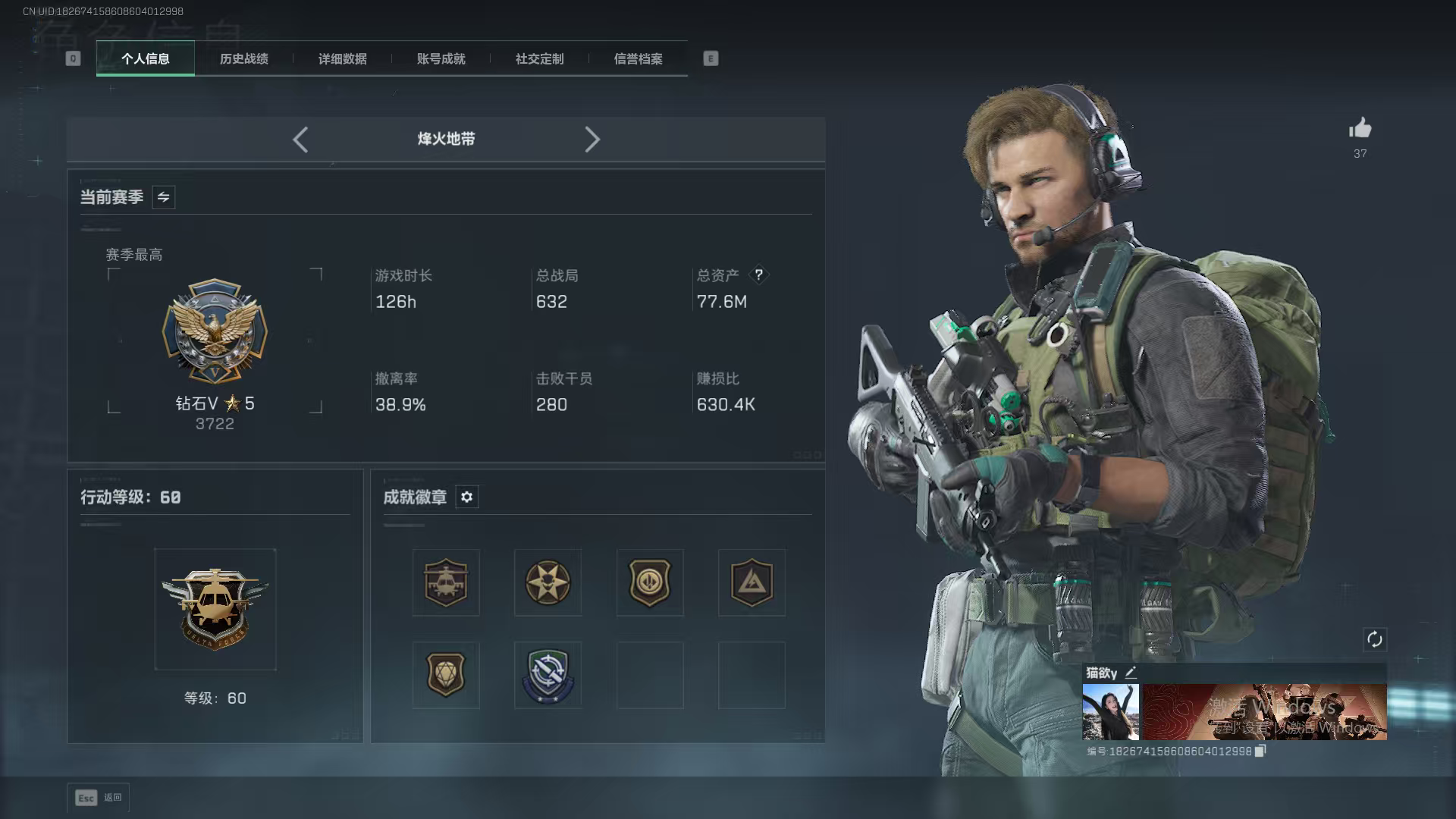Select the 详细数据 tab

click(x=342, y=58)
